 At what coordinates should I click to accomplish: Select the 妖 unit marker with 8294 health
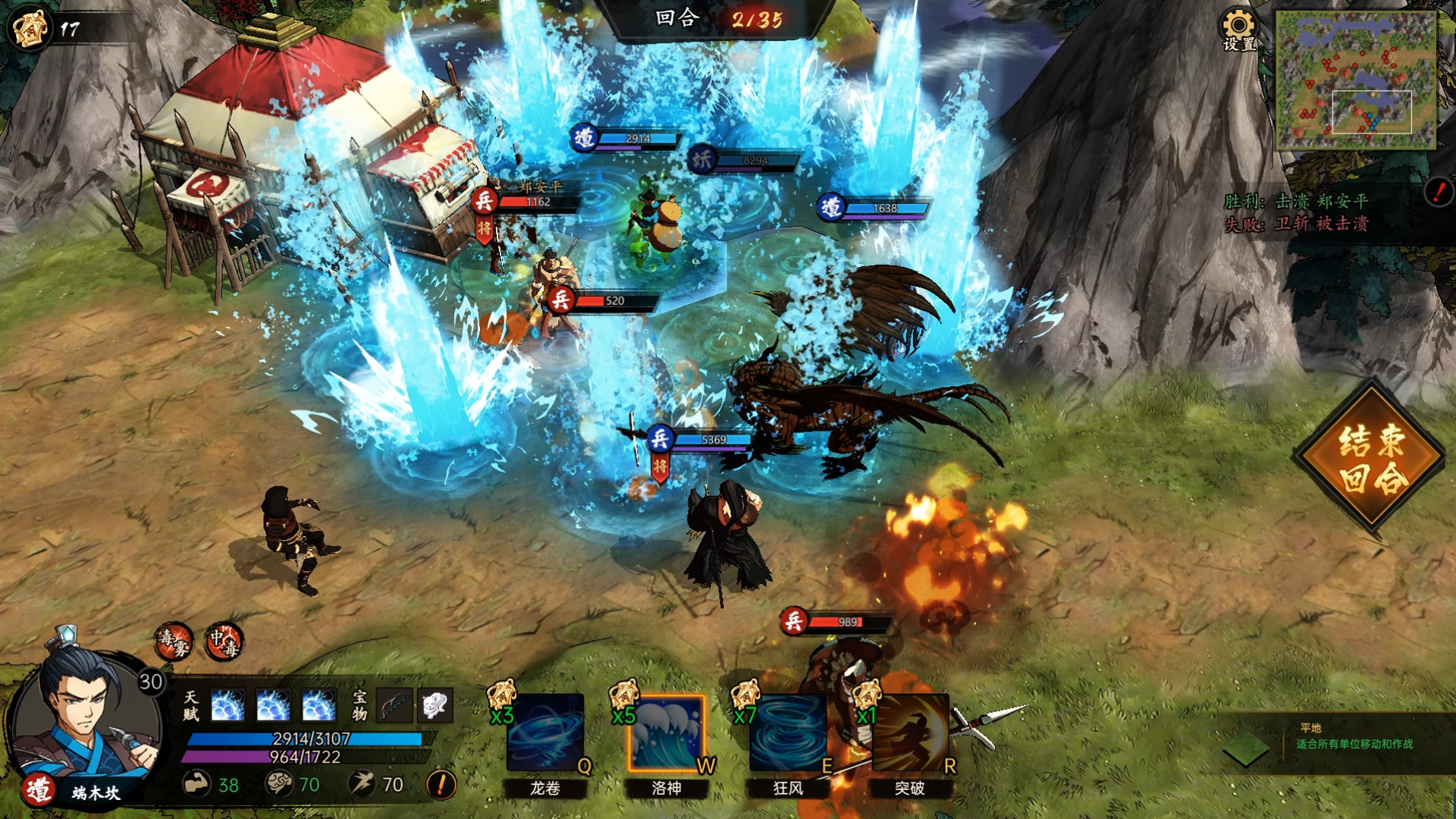(x=701, y=159)
